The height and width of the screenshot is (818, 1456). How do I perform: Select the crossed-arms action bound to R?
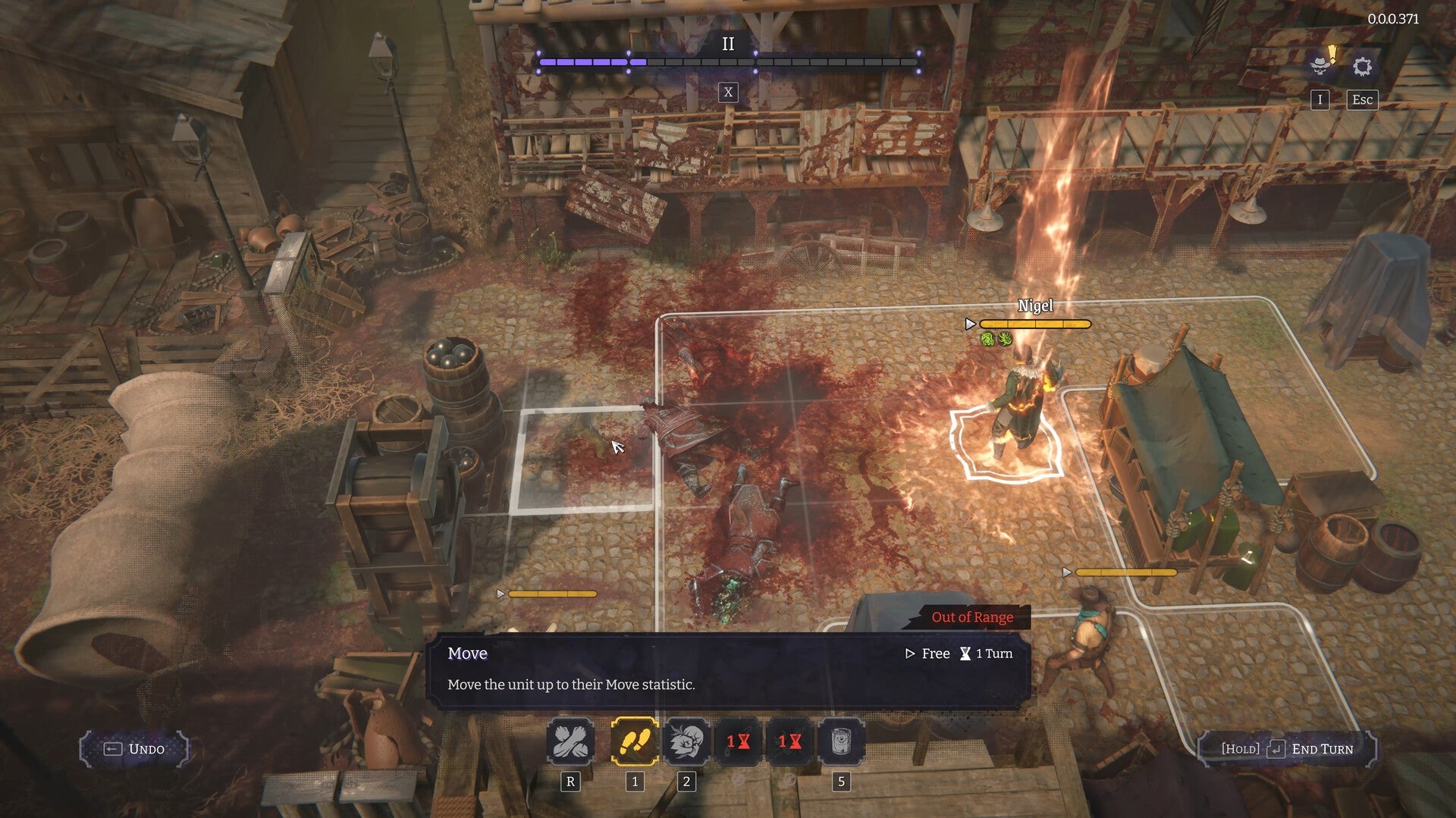point(571,743)
